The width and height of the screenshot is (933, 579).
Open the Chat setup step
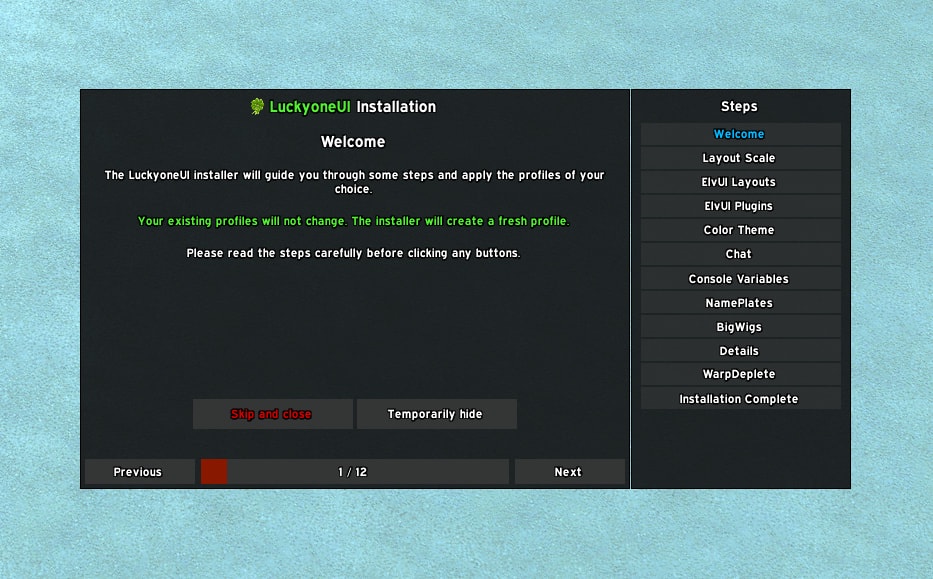coord(740,254)
